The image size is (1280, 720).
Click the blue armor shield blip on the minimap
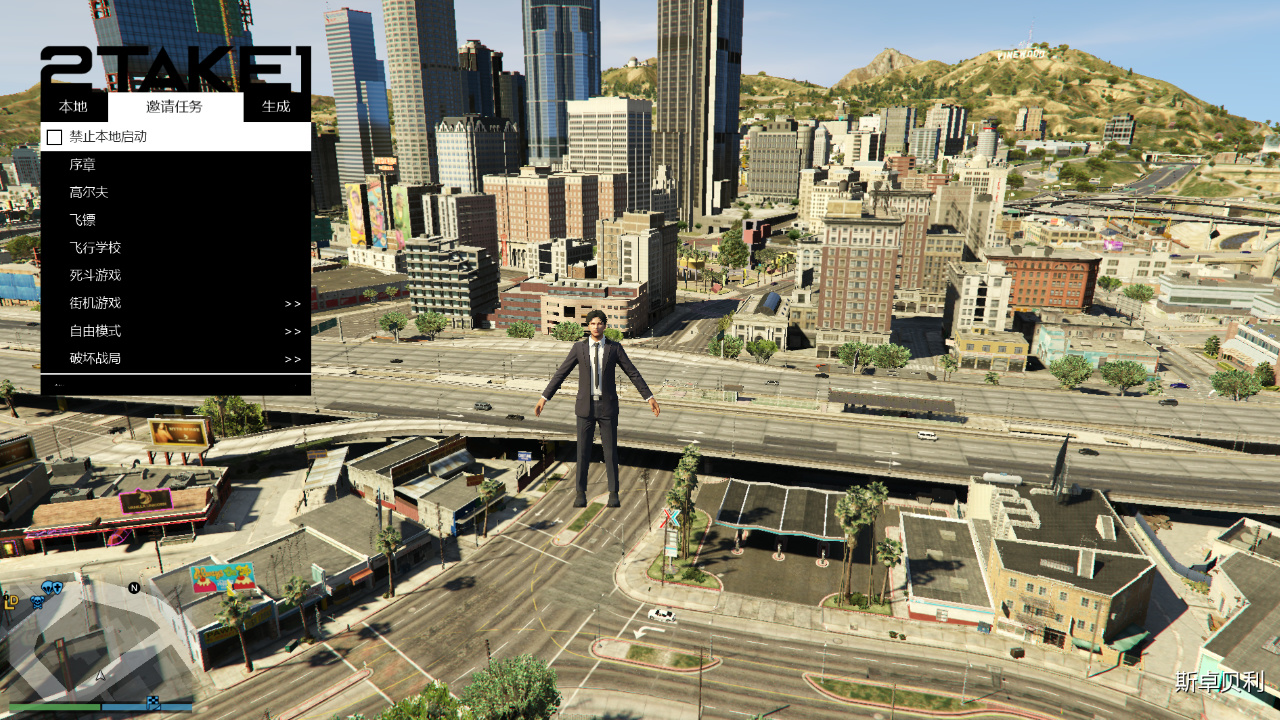pos(57,588)
